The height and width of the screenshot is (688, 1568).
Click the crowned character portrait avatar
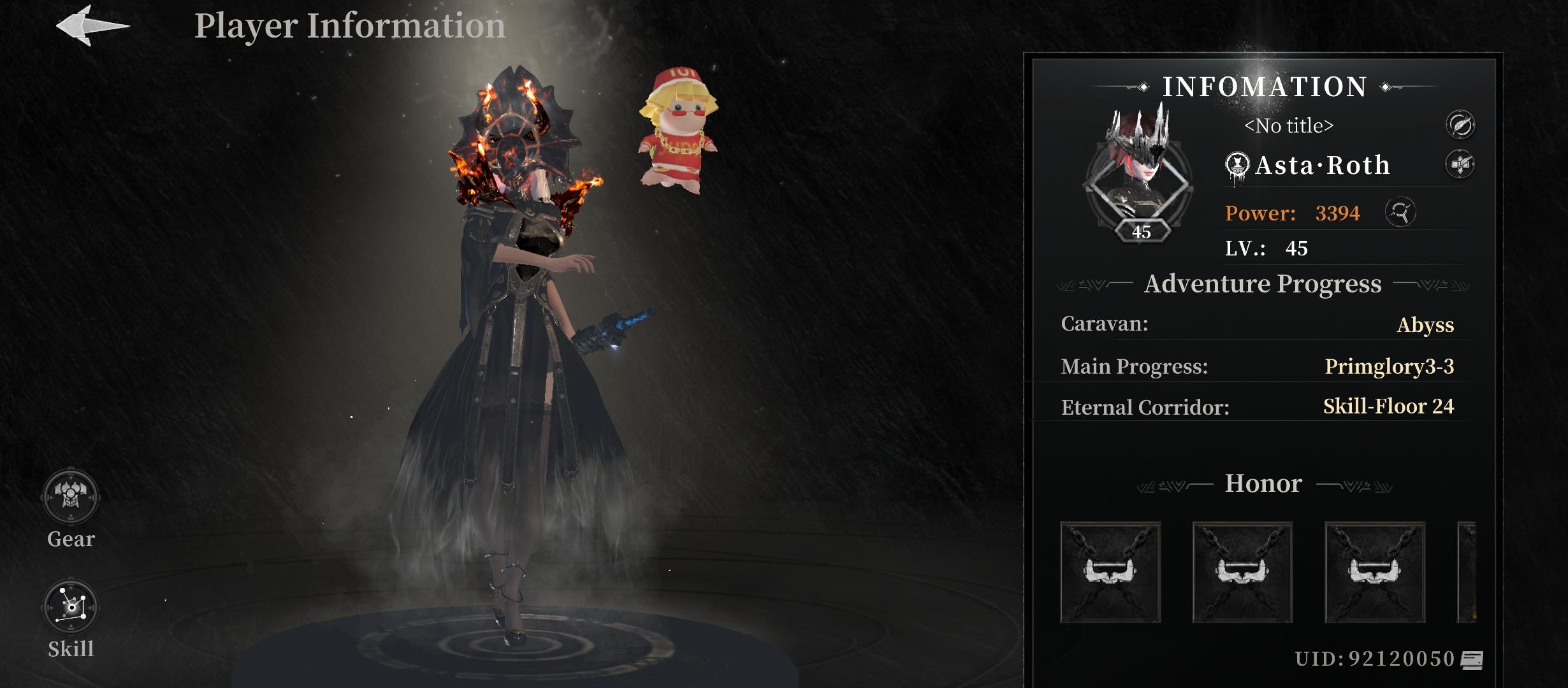pyautogui.click(x=1138, y=178)
